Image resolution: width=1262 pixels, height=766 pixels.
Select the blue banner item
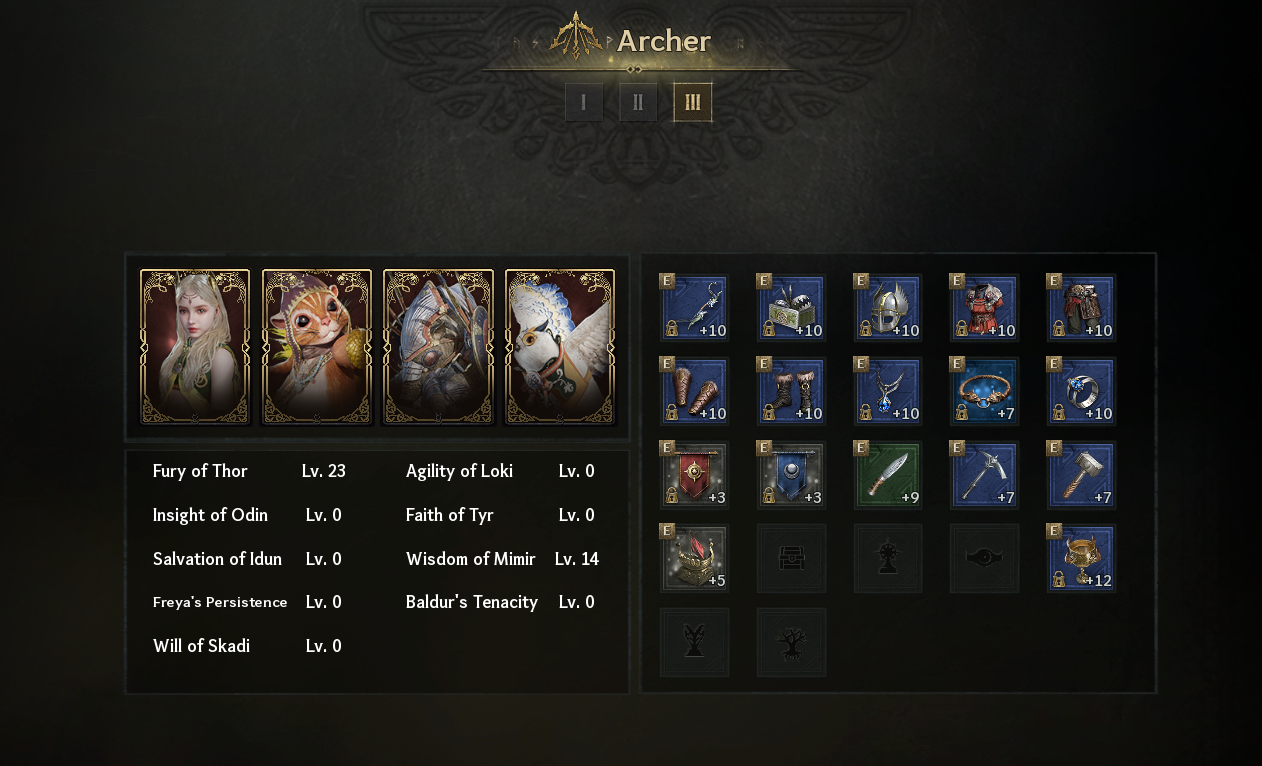coord(791,476)
